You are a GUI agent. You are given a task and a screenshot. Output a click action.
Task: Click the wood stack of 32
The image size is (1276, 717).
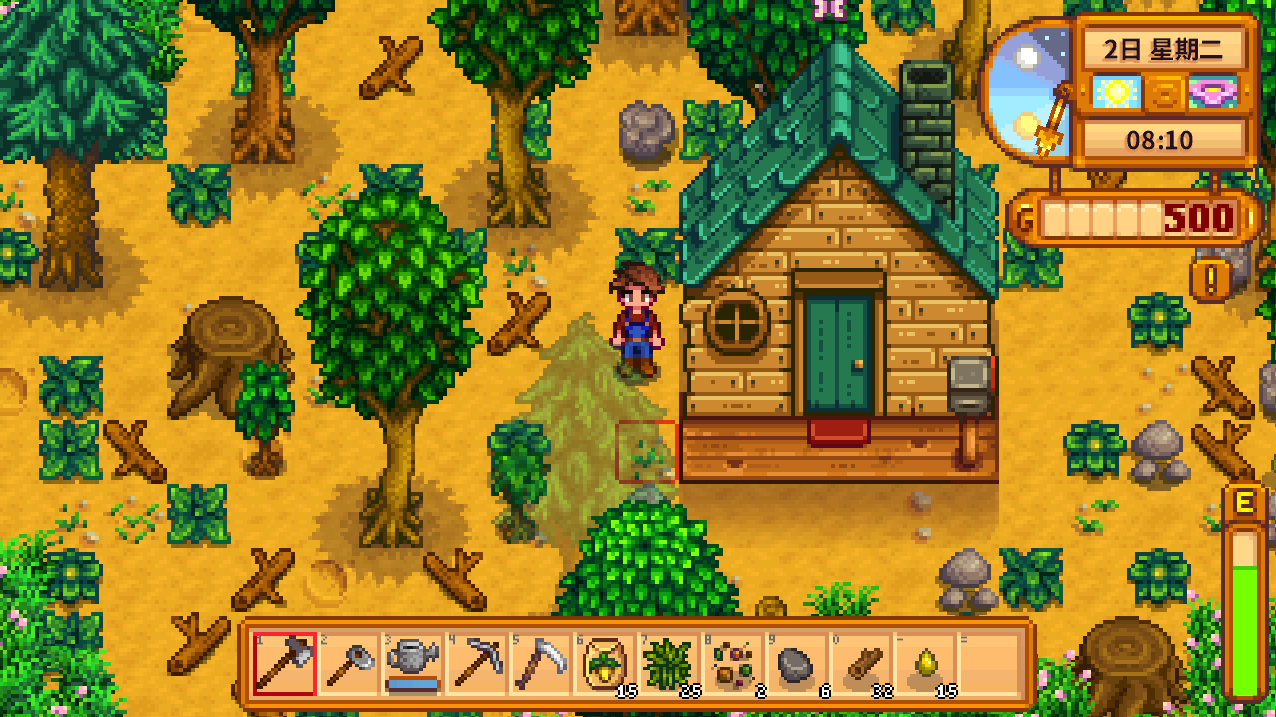(x=861, y=663)
